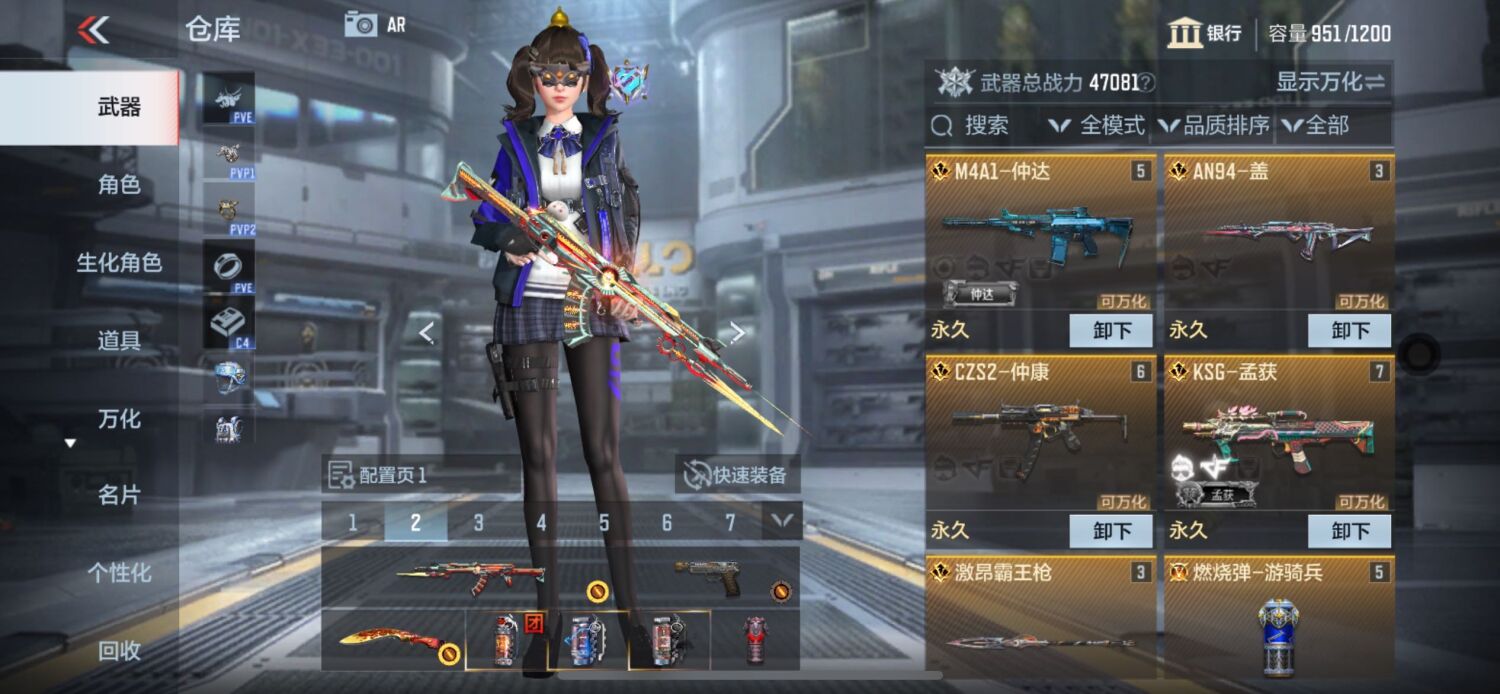This screenshot has width=1500, height=694.
Task: Open the 道具 items category
Action: tap(118, 341)
